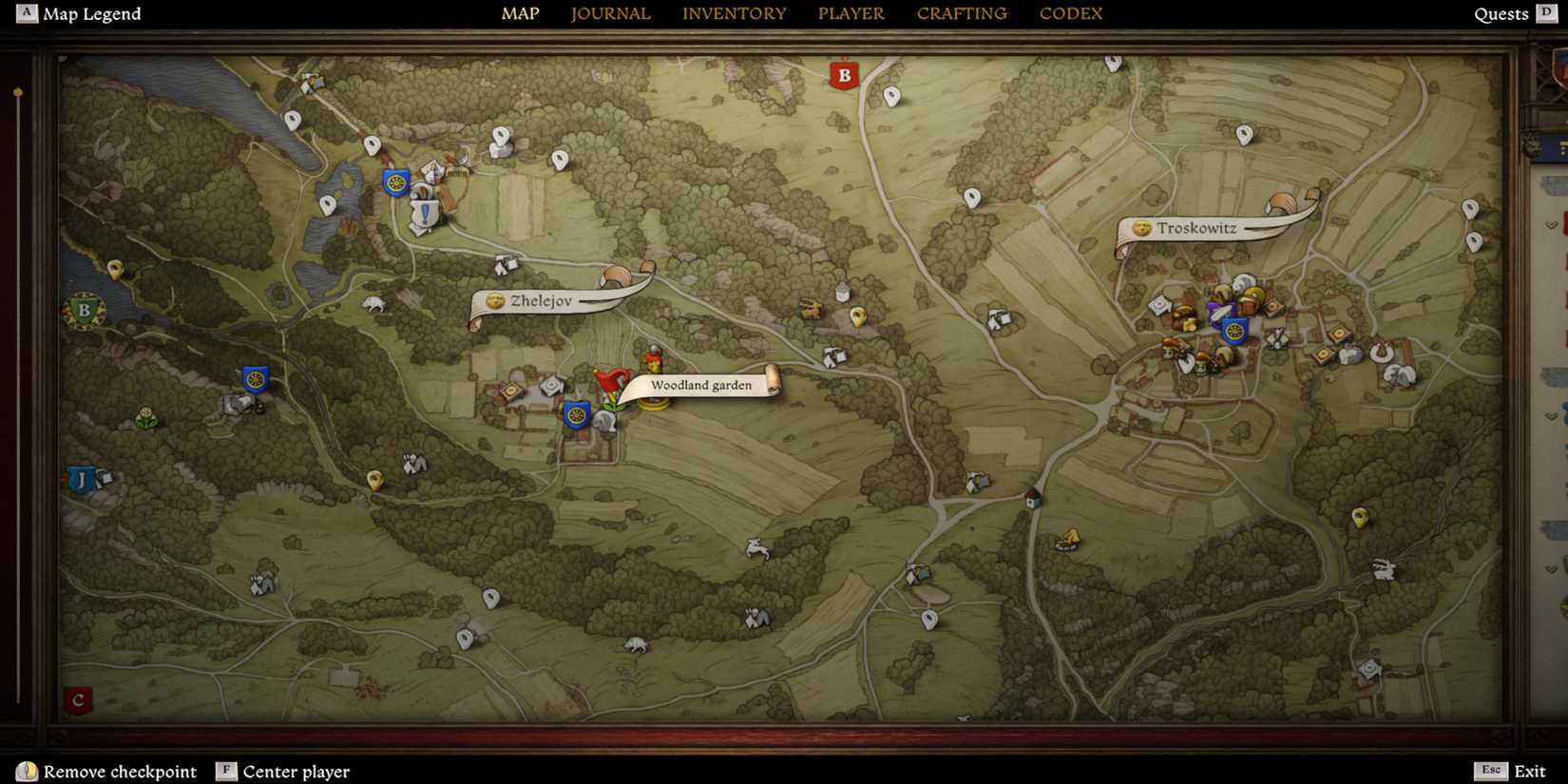Viewport: 1568px width, 784px height.
Task: Open the Zhelejov village banner
Action: 542,300
